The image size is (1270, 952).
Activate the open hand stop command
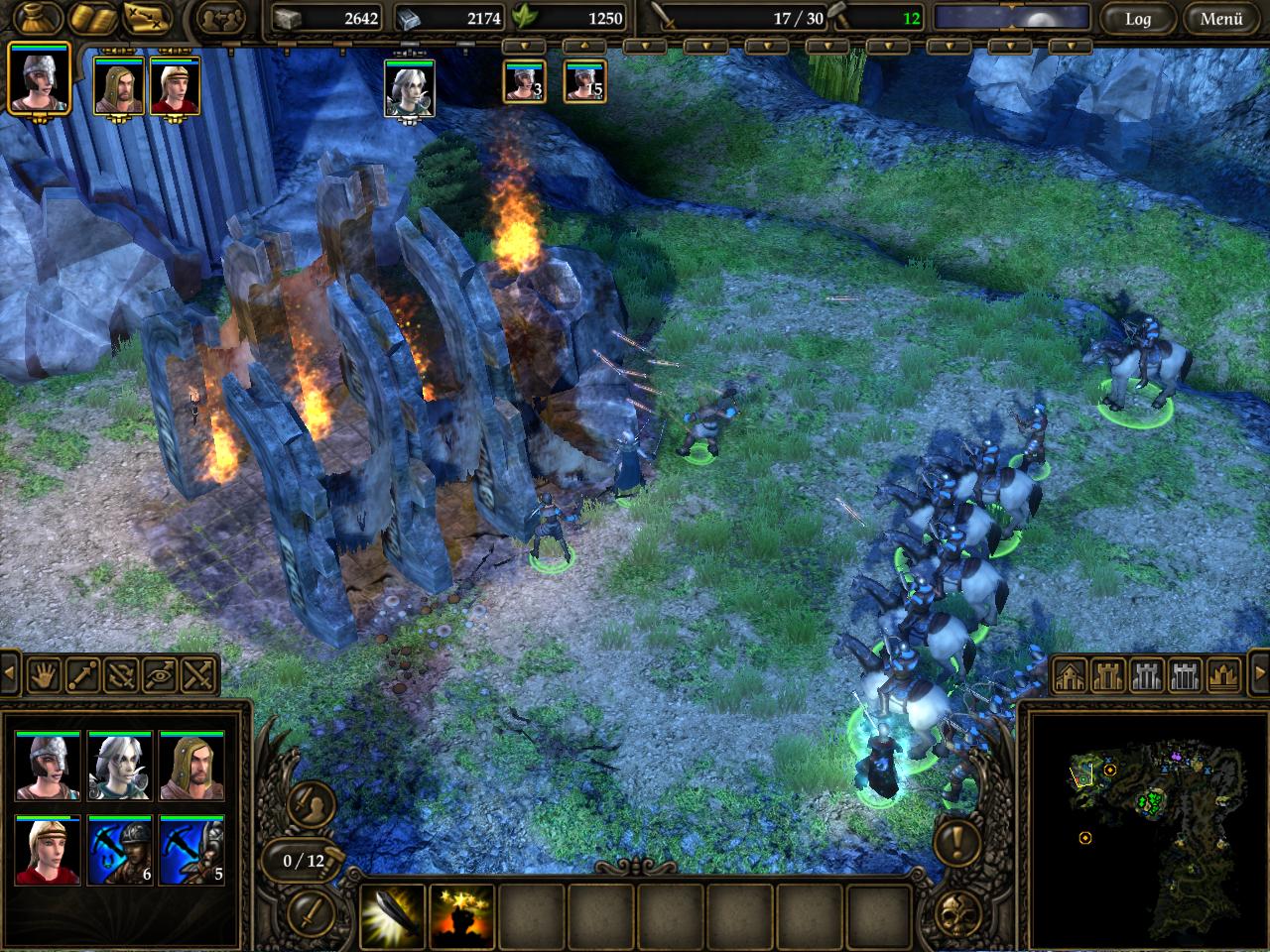click(x=45, y=676)
